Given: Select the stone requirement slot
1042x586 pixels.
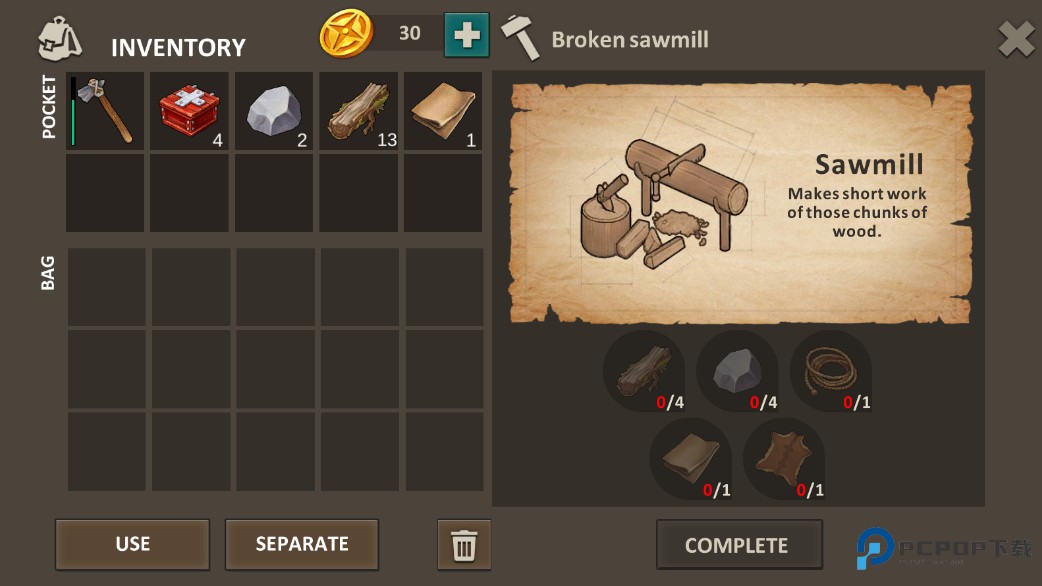Looking at the screenshot, I should (x=737, y=371).
